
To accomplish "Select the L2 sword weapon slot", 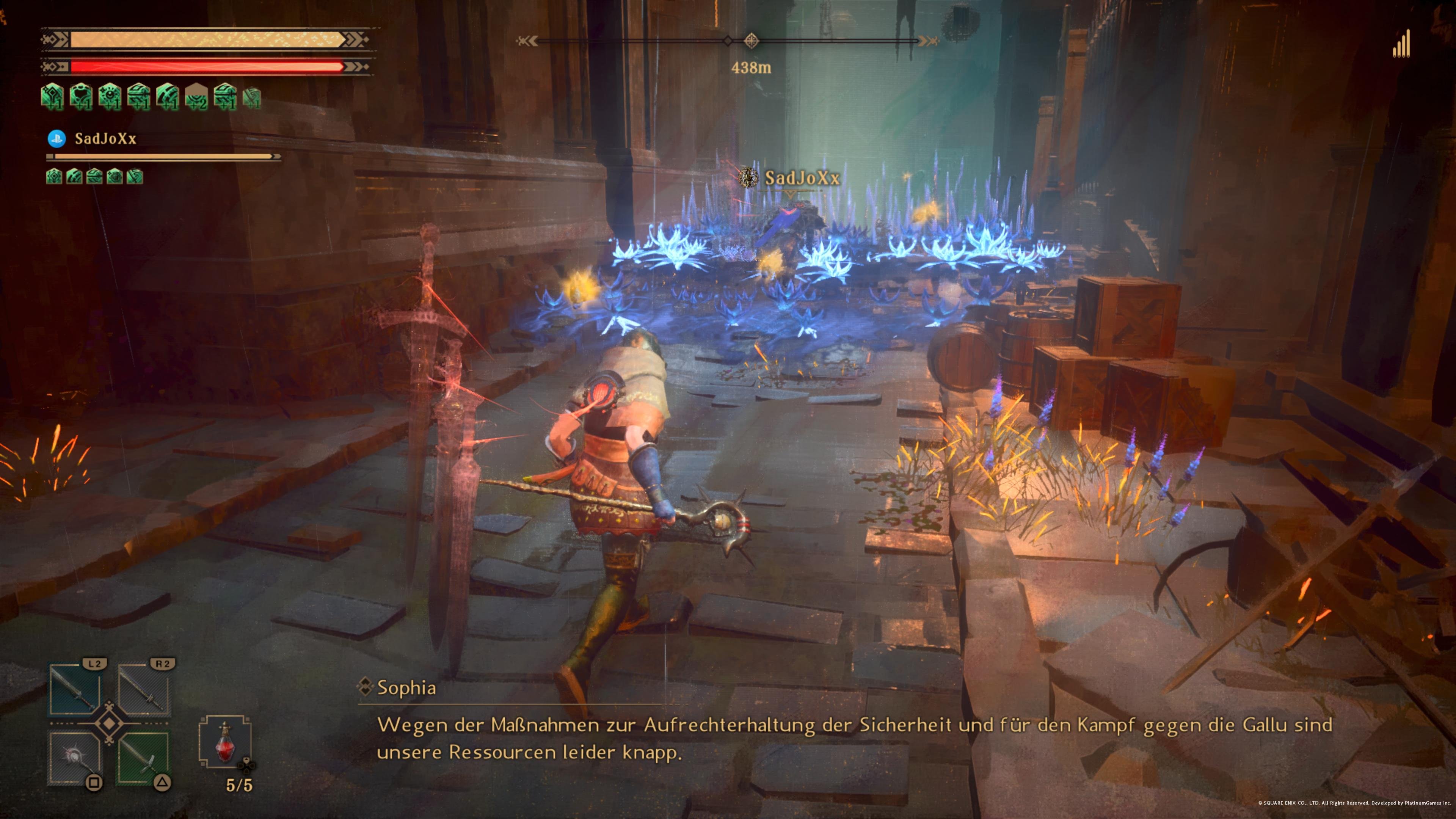I will pos(75,690).
